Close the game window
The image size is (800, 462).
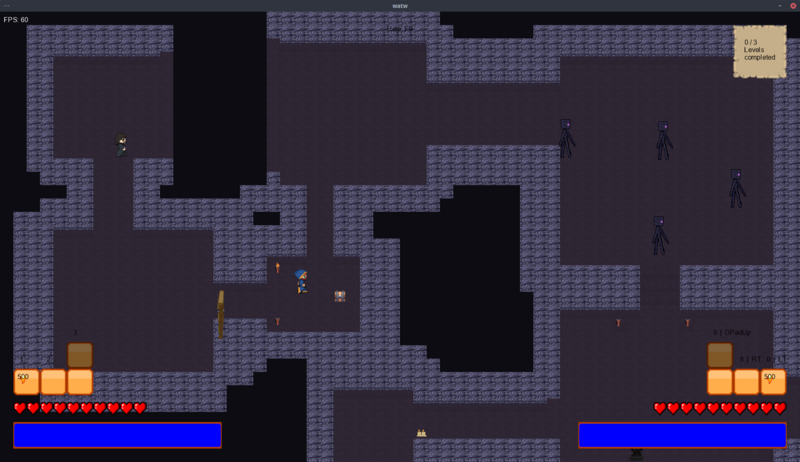tap(792, 6)
